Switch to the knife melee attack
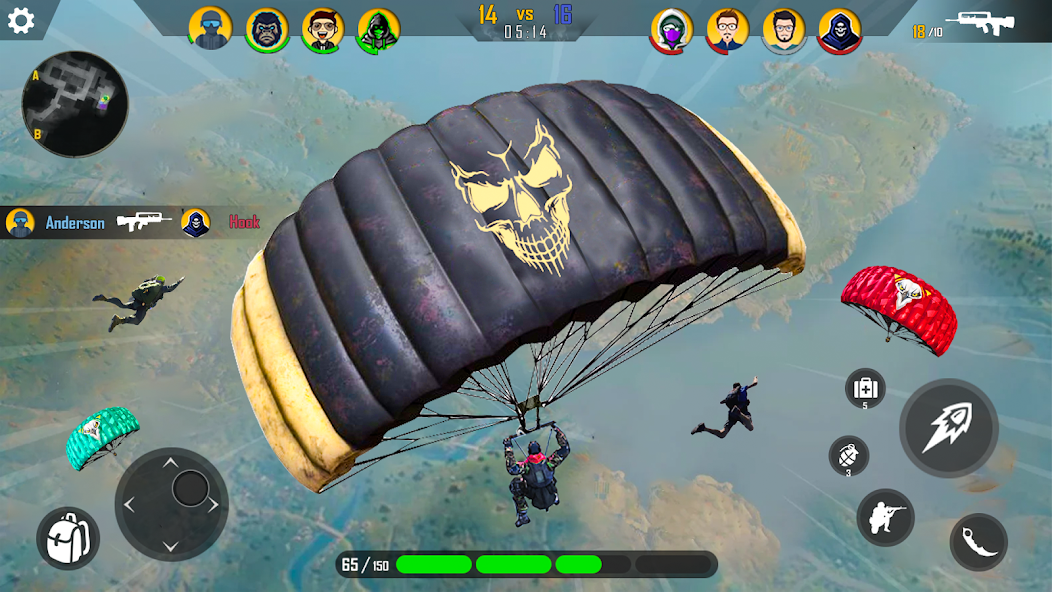 click(x=978, y=542)
